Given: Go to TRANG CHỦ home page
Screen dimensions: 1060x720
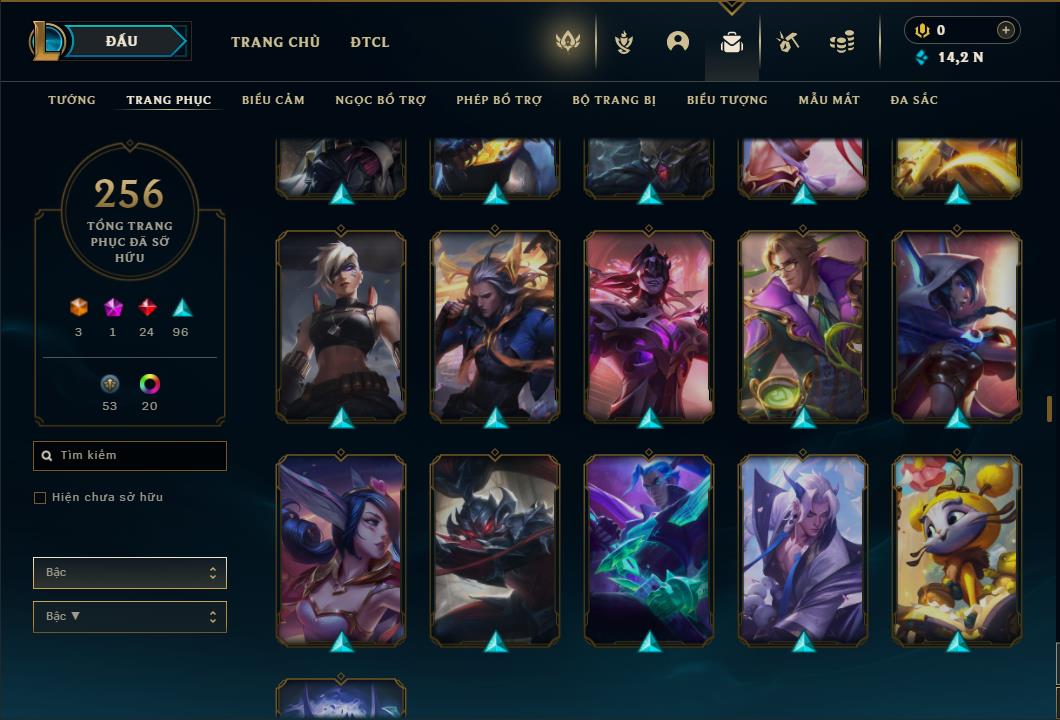Looking at the screenshot, I should (275, 42).
